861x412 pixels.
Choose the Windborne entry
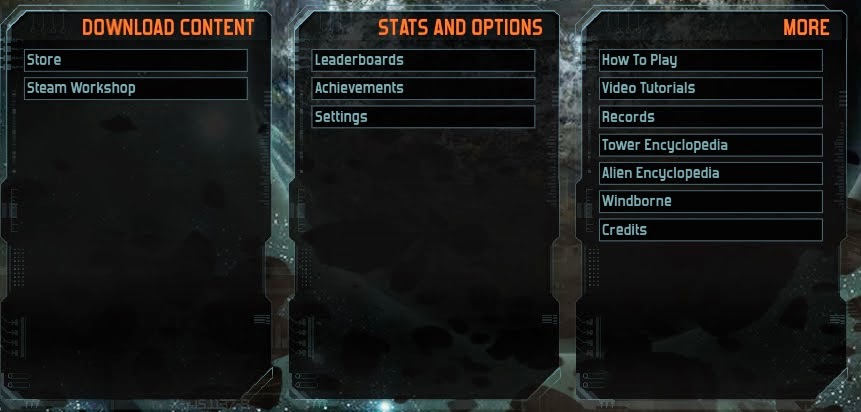[710, 201]
